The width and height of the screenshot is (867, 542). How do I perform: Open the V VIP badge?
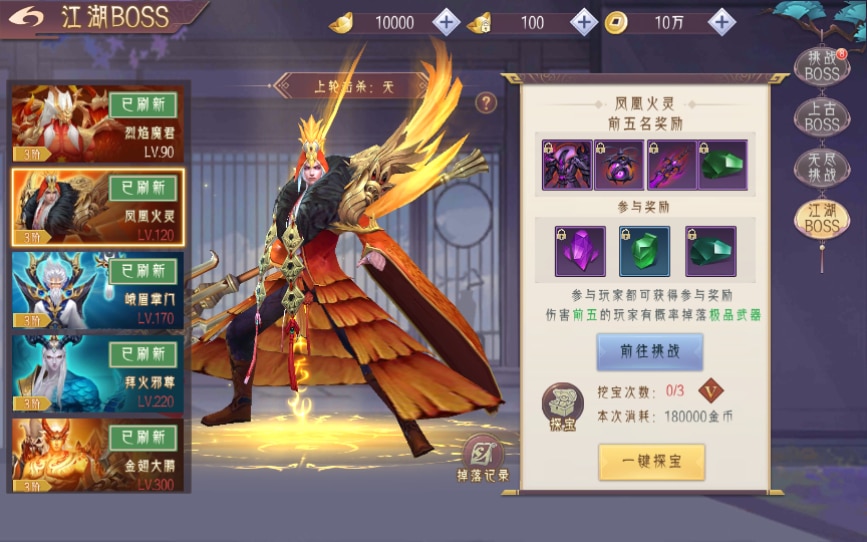click(710, 391)
